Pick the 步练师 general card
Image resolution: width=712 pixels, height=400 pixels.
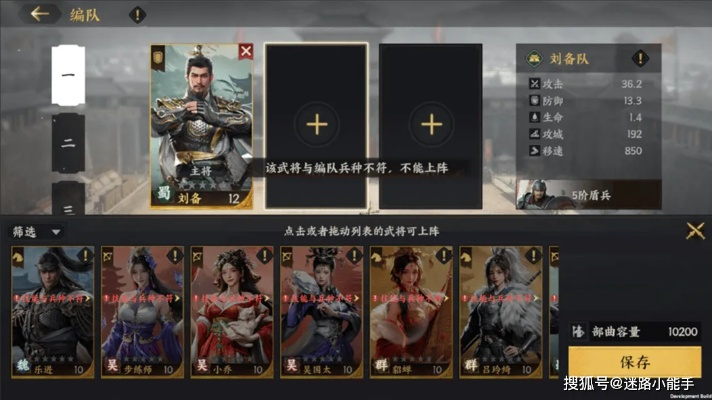(x=142, y=312)
